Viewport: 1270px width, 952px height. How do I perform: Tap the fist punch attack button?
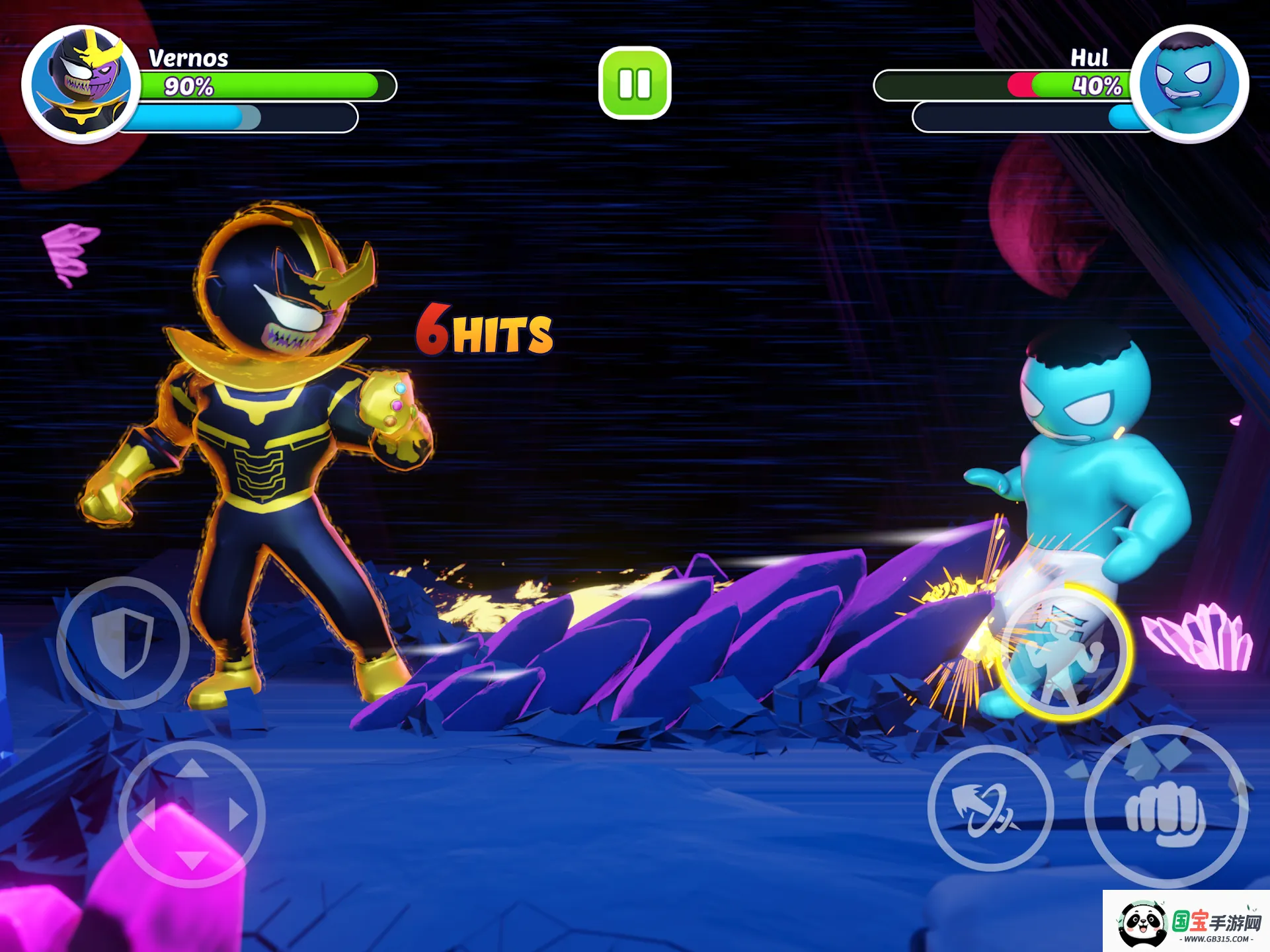click(x=1166, y=808)
